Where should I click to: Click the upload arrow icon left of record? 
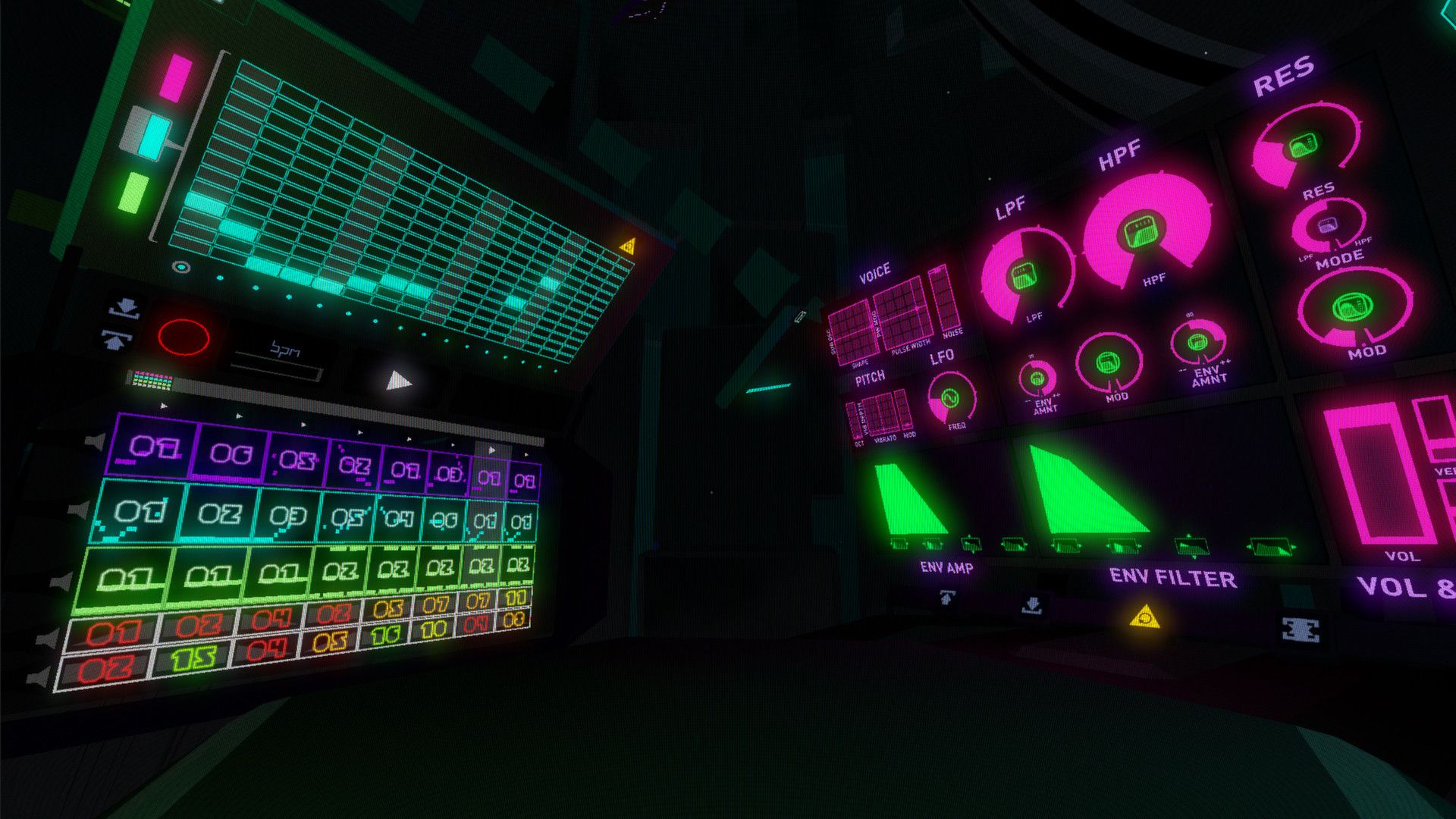click(x=115, y=341)
